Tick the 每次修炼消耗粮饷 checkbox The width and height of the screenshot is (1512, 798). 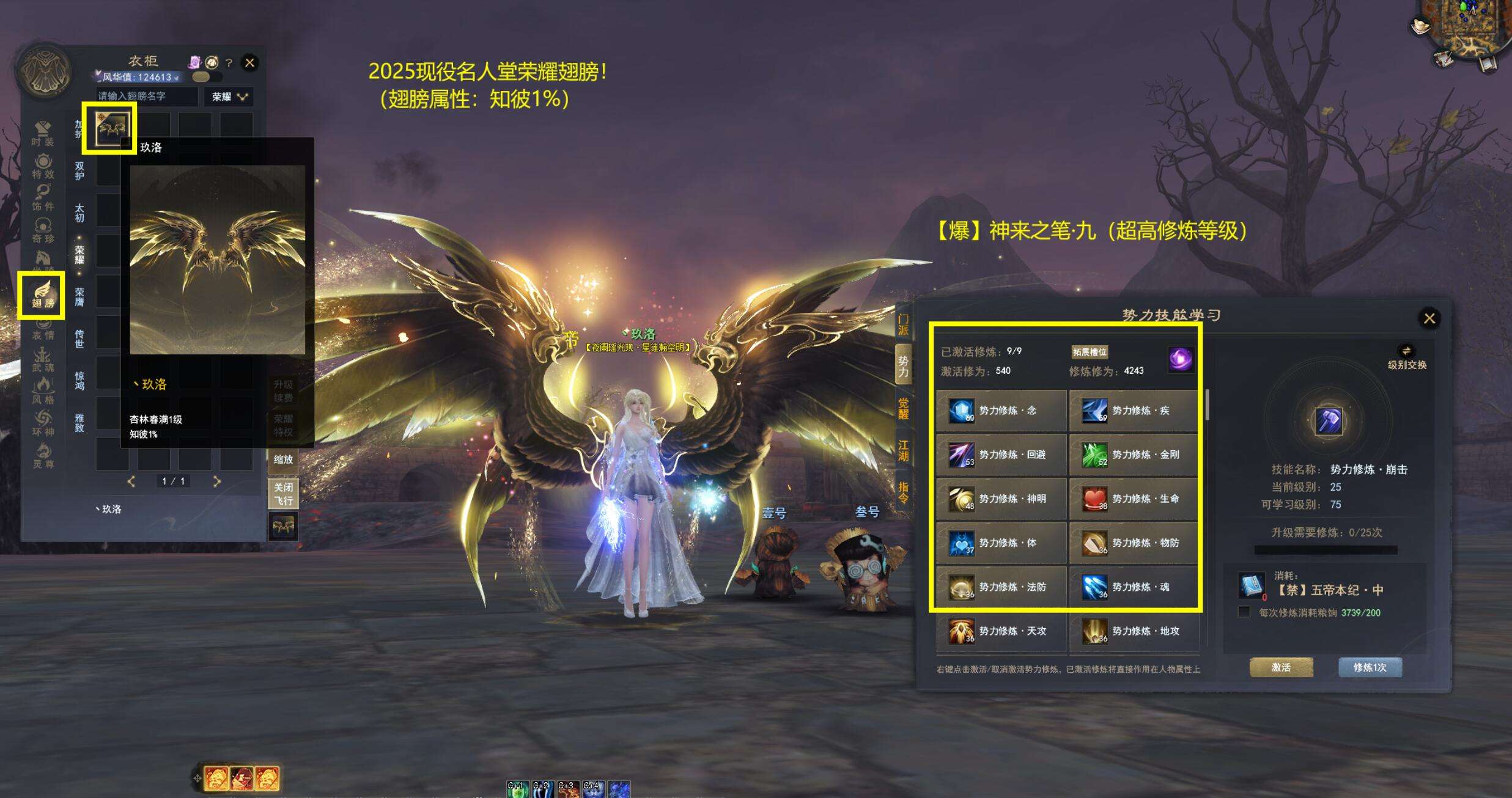point(1244,612)
